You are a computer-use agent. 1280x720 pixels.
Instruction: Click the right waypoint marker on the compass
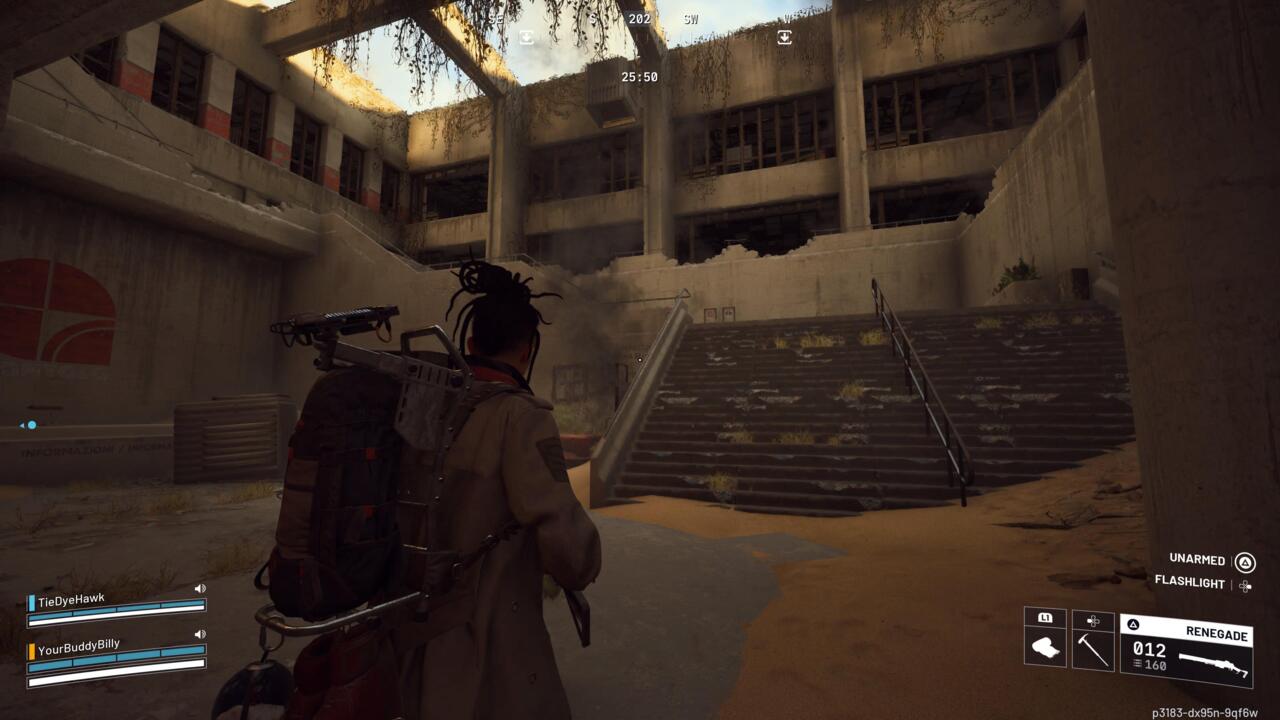(784, 36)
